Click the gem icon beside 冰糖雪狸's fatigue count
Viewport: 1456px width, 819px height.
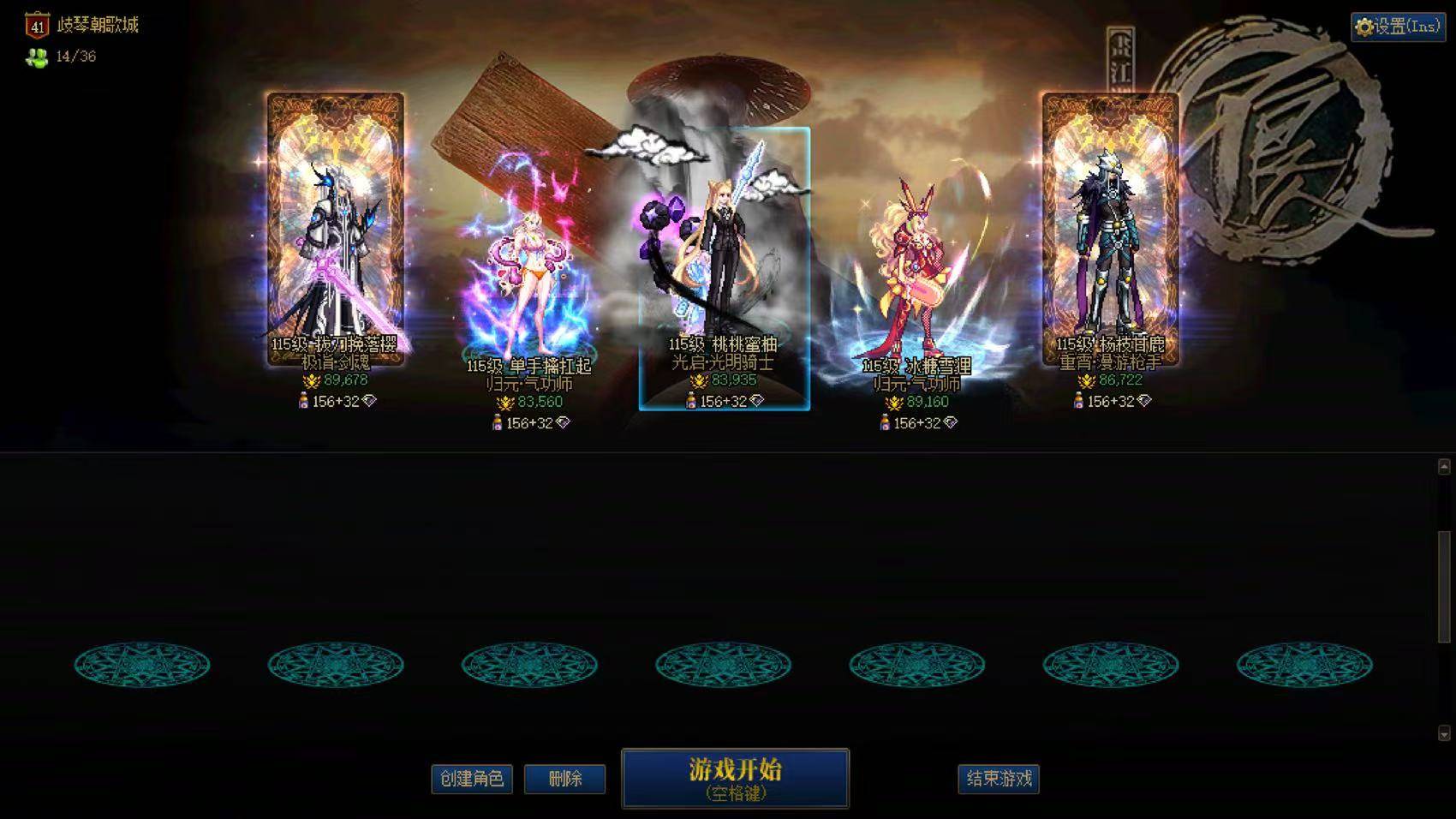tap(951, 422)
